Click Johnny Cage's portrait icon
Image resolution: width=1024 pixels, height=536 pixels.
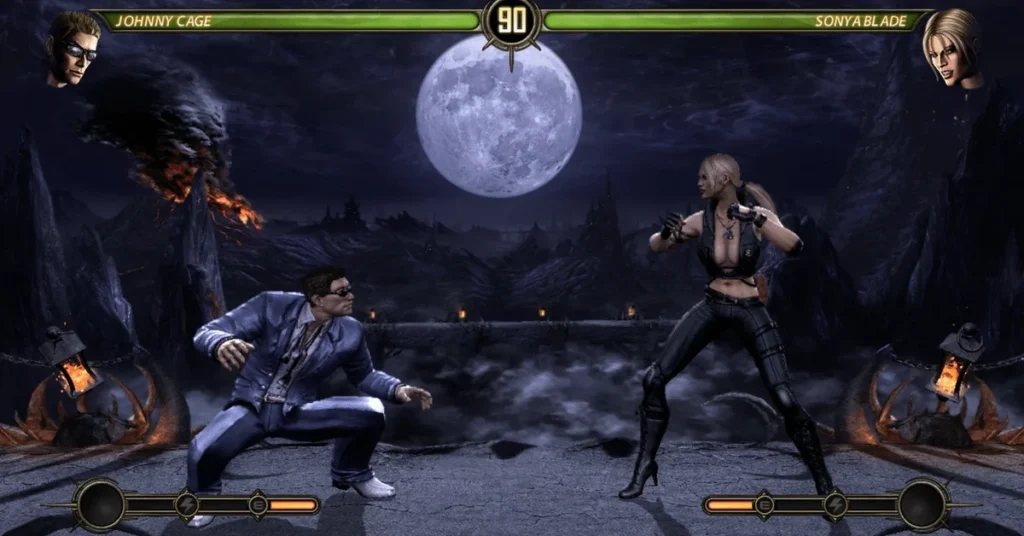click(x=73, y=47)
